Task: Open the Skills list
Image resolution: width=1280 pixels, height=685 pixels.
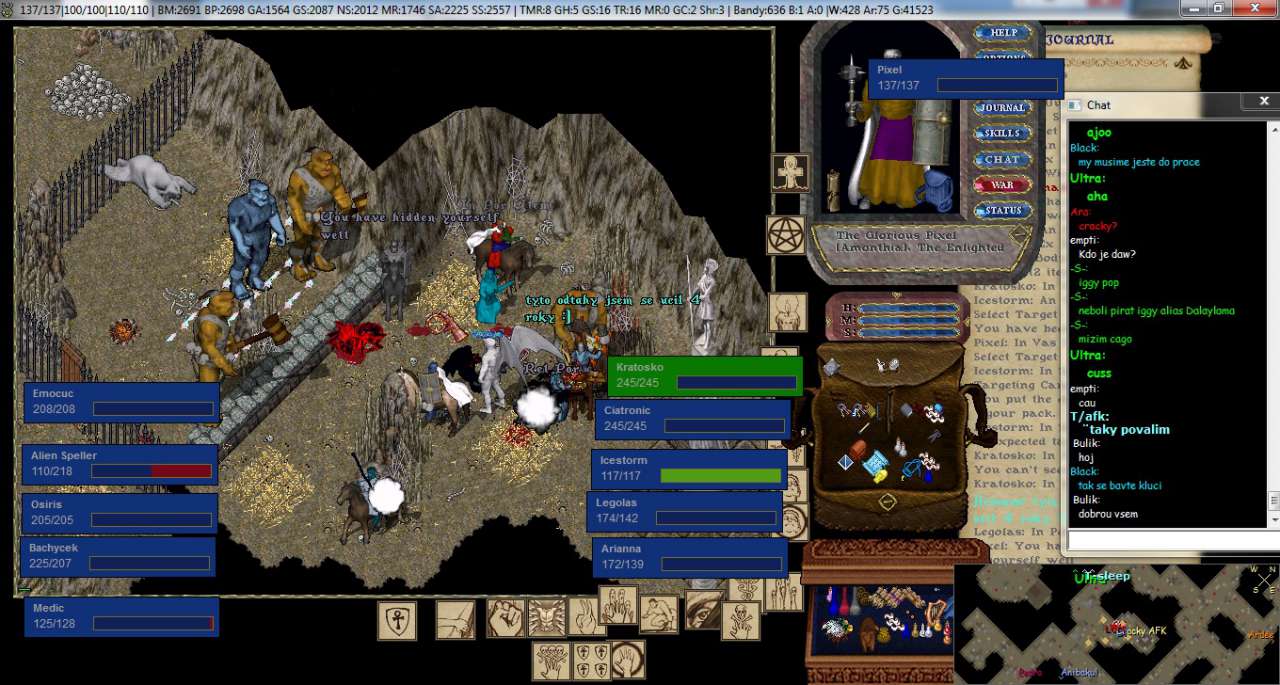Action: click(x=1002, y=134)
